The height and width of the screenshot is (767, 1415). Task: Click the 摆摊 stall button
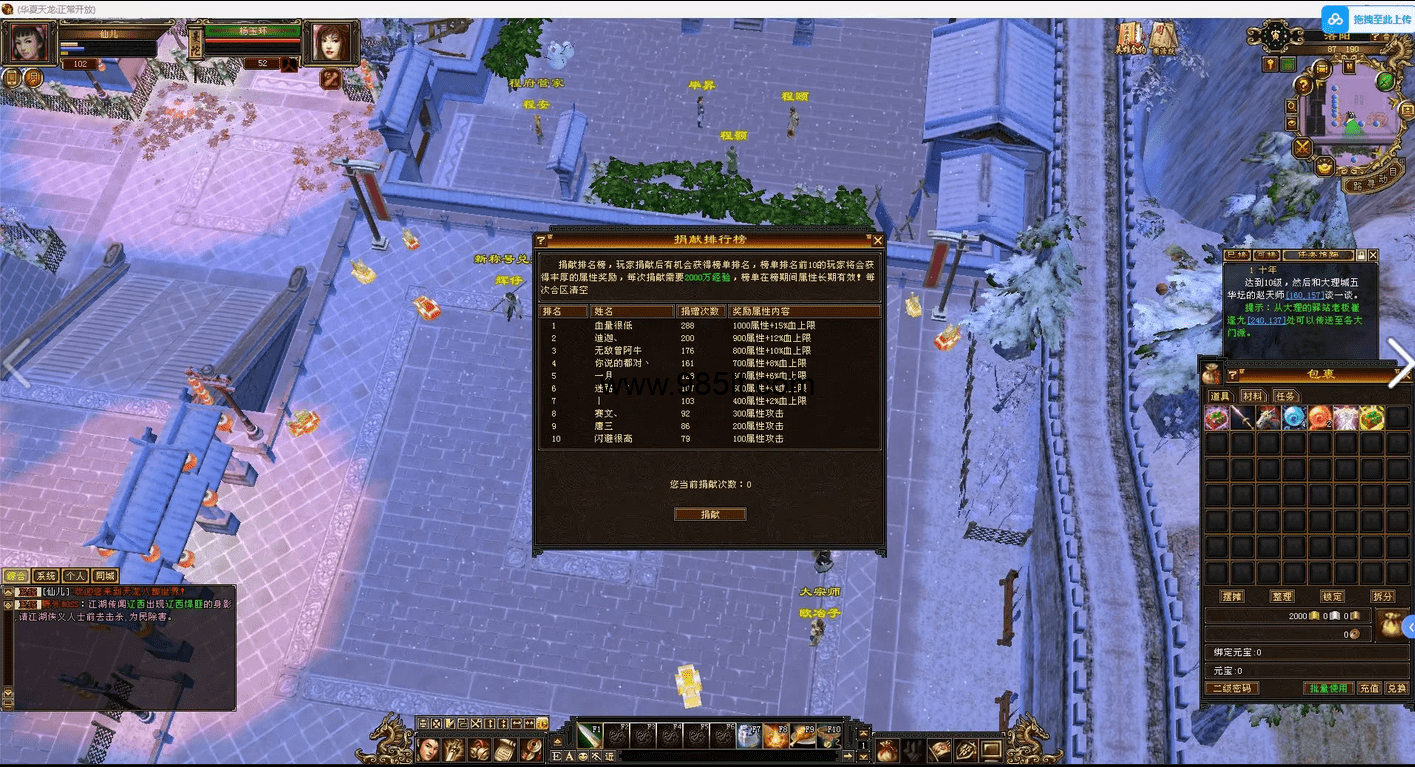[1232, 596]
